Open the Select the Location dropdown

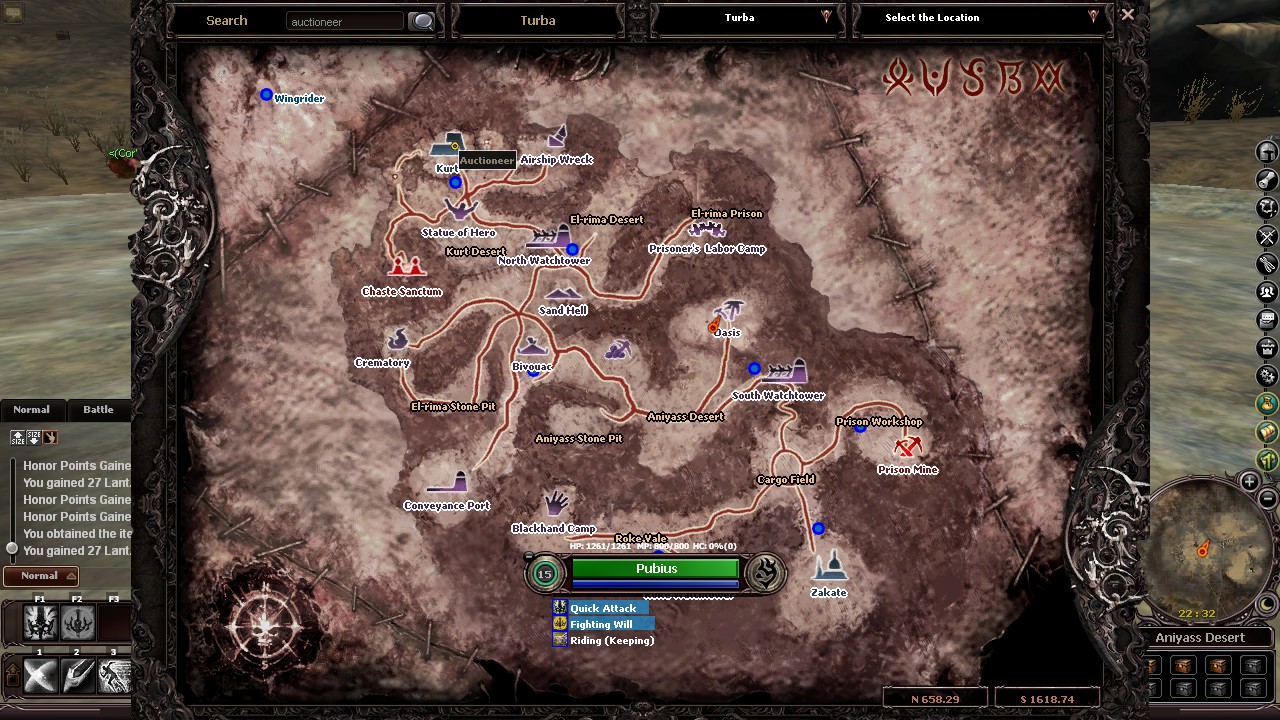point(1092,17)
